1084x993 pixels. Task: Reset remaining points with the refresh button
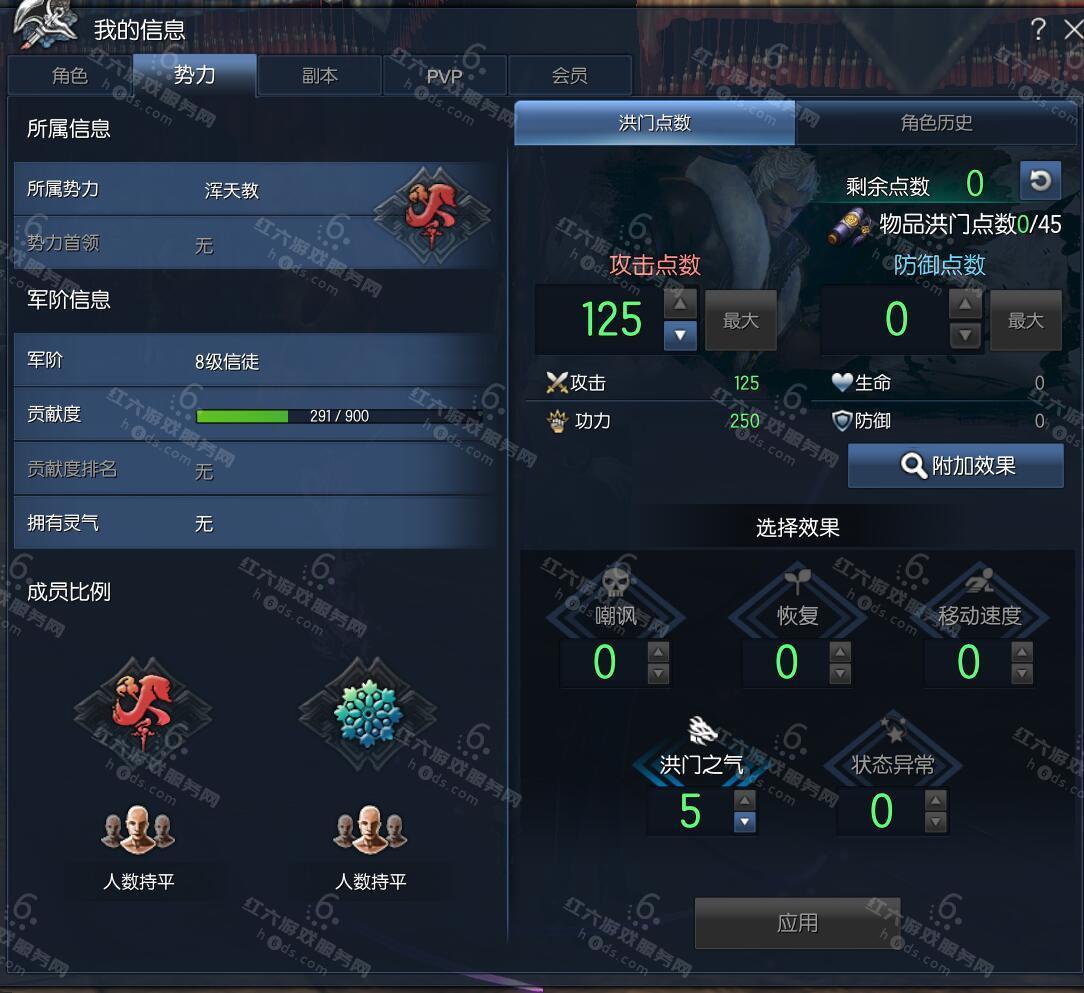[x=1040, y=181]
